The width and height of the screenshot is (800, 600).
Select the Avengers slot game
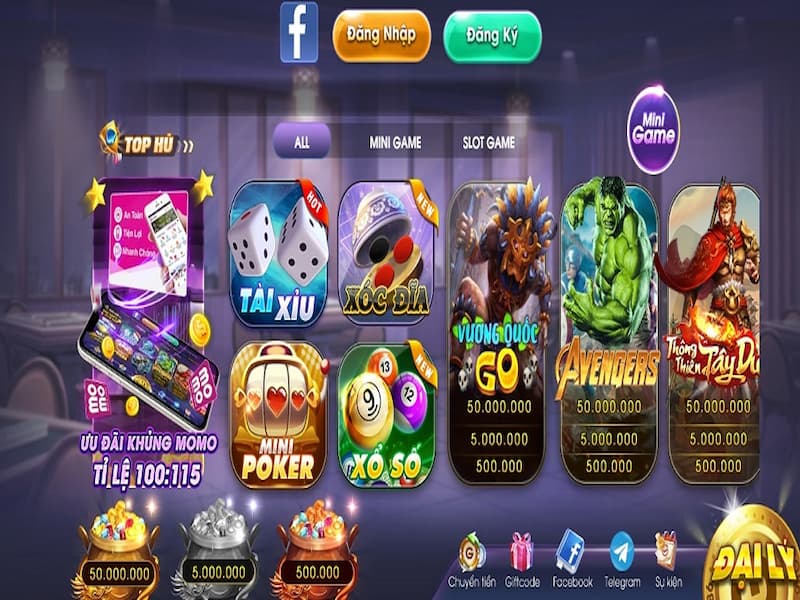[608, 330]
